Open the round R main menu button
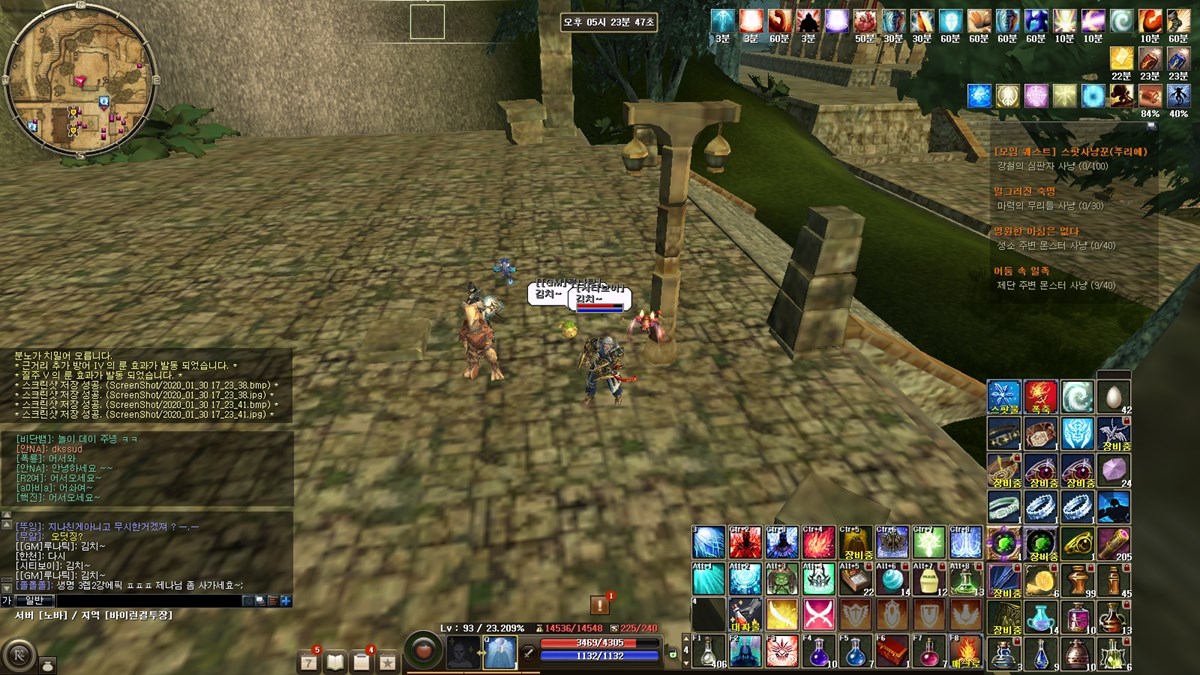Image resolution: width=1200 pixels, height=675 pixels. [19, 655]
